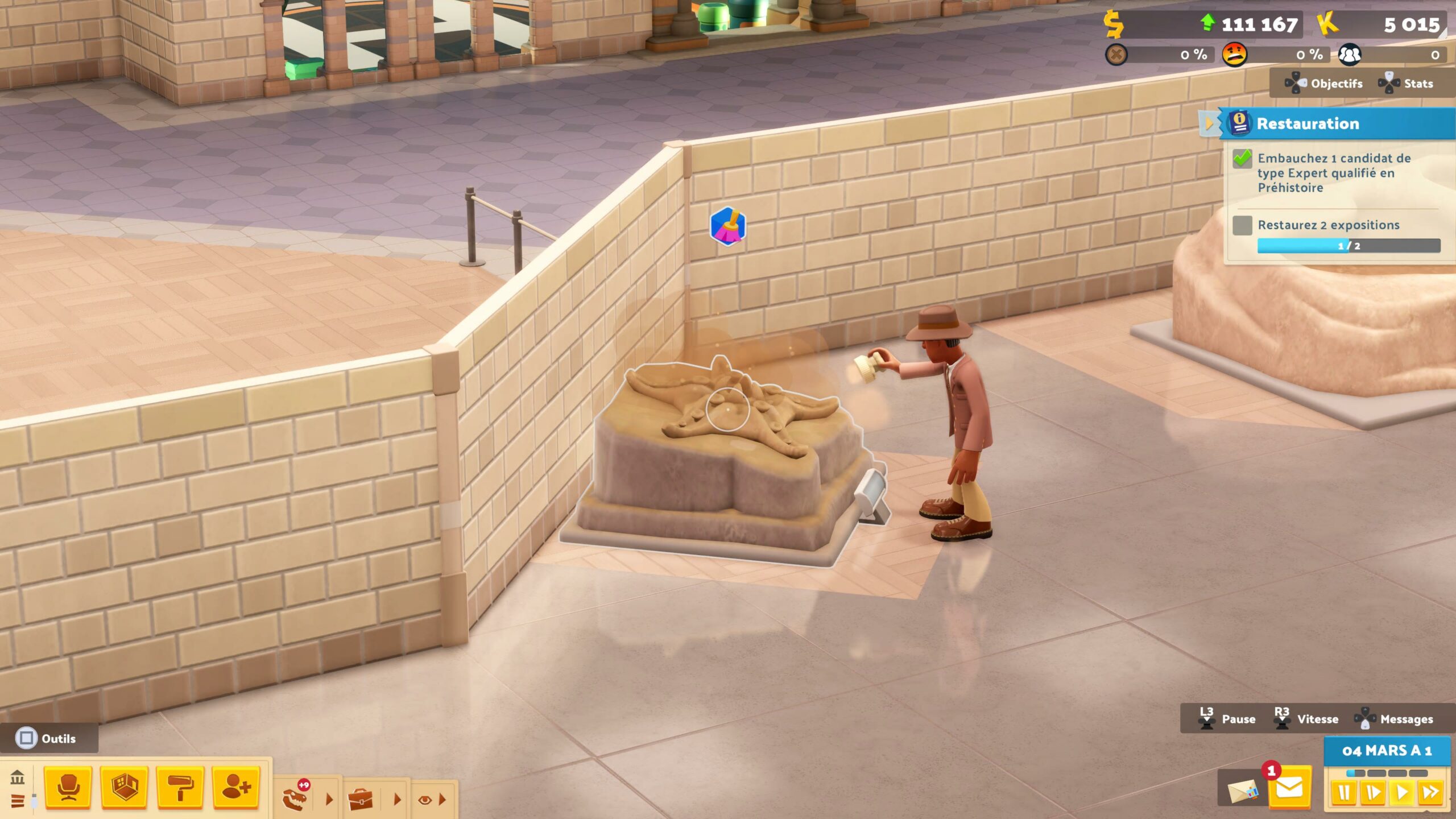
Task: Open the hire staff menu
Action: [x=236, y=788]
